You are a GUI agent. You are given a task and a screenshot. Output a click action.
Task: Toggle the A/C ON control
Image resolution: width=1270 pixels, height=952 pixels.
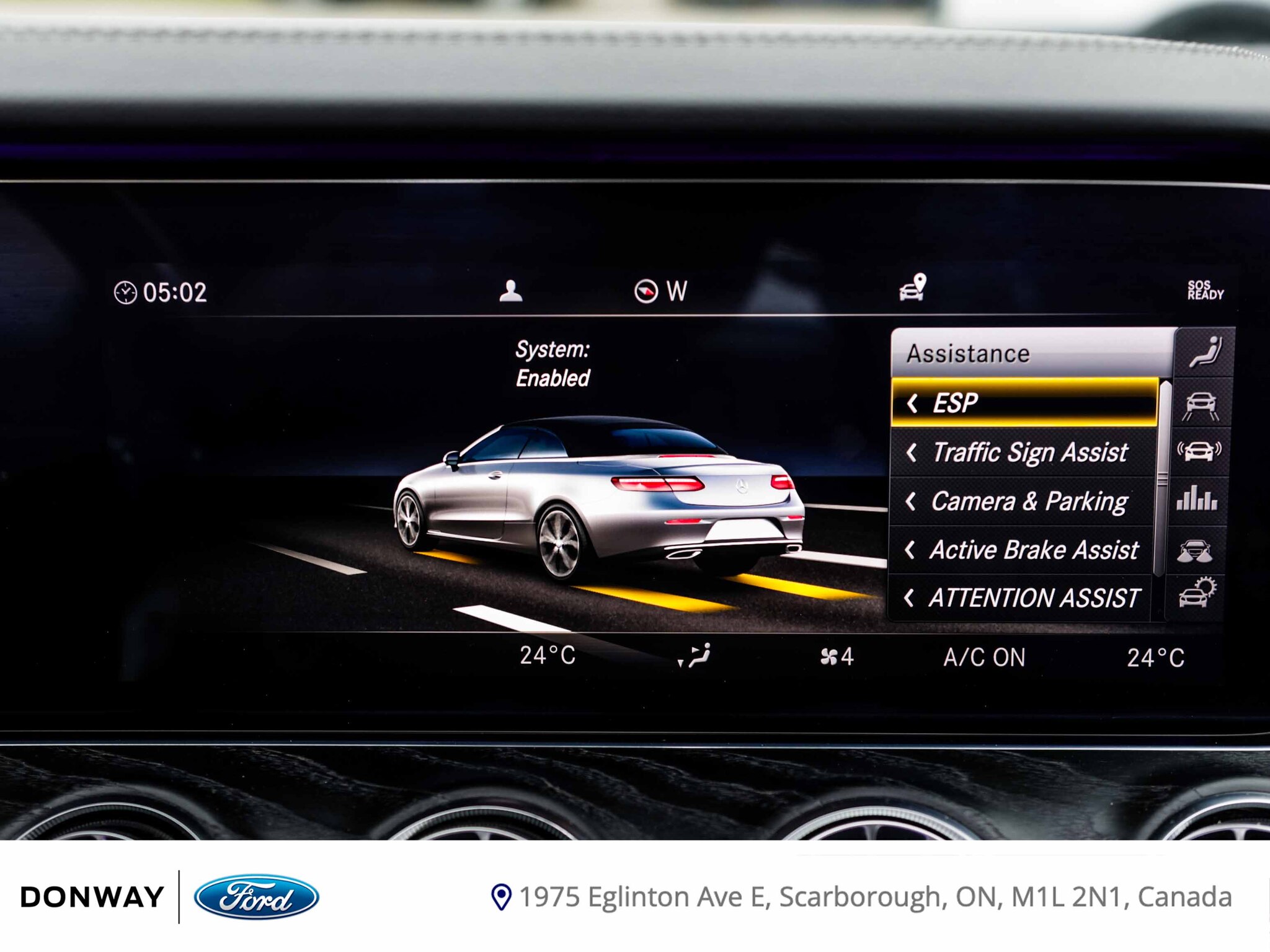click(984, 658)
